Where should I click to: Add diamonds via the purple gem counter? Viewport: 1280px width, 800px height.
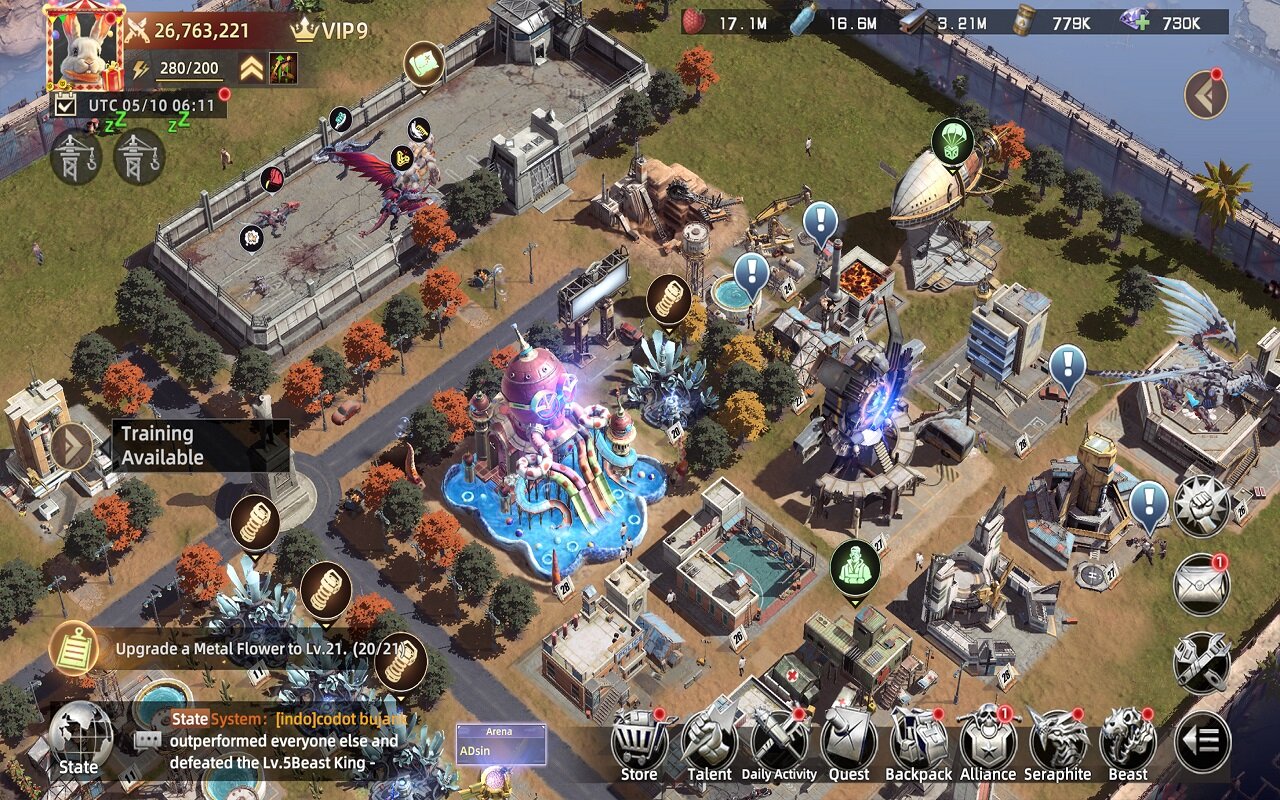pyautogui.click(x=1135, y=23)
